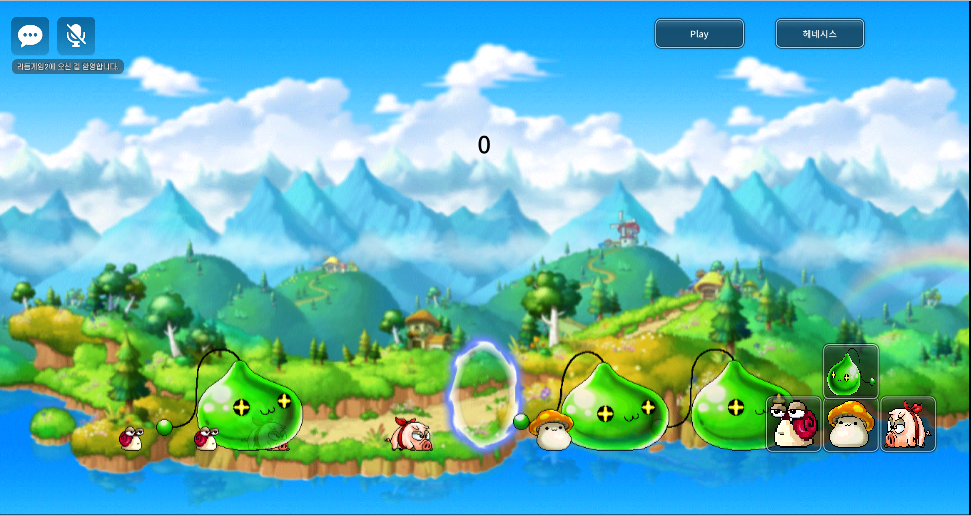Viewport: 971px width, 516px height.
Task: Select the red snail monster slot
Action: [x=794, y=424]
